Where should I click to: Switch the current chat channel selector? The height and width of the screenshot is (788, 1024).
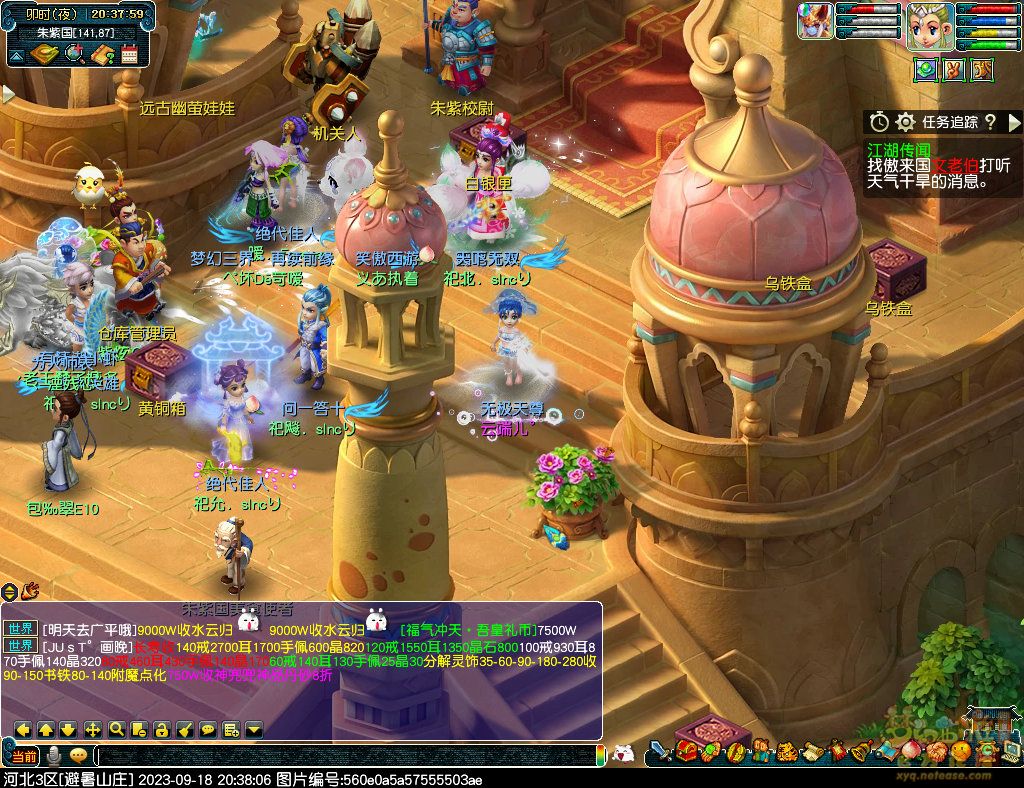point(24,755)
